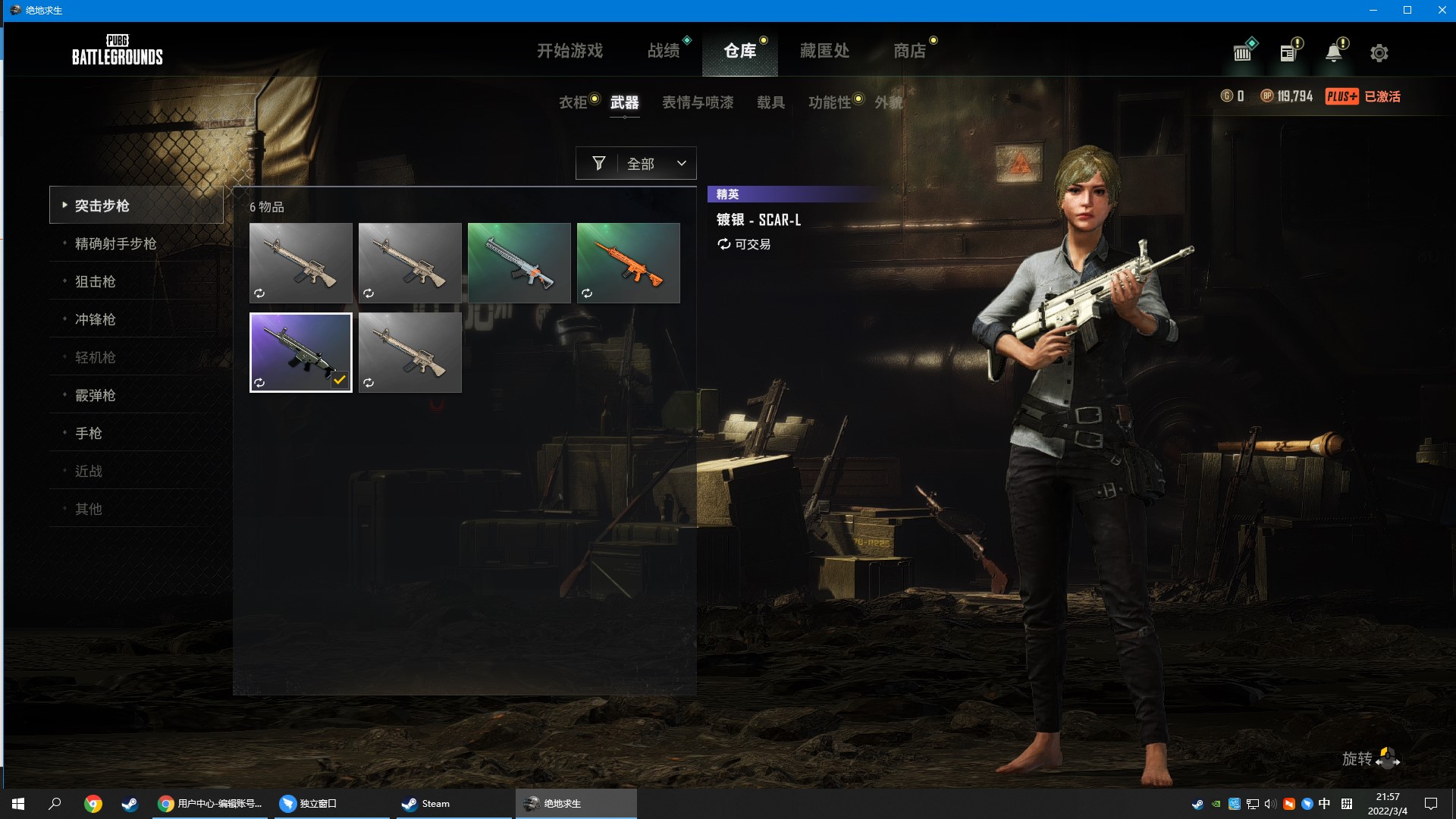Screen dimensions: 1456x819
Task: Click the tradeable exchange icon under SCAR-L name
Action: [x=723, y=244]
